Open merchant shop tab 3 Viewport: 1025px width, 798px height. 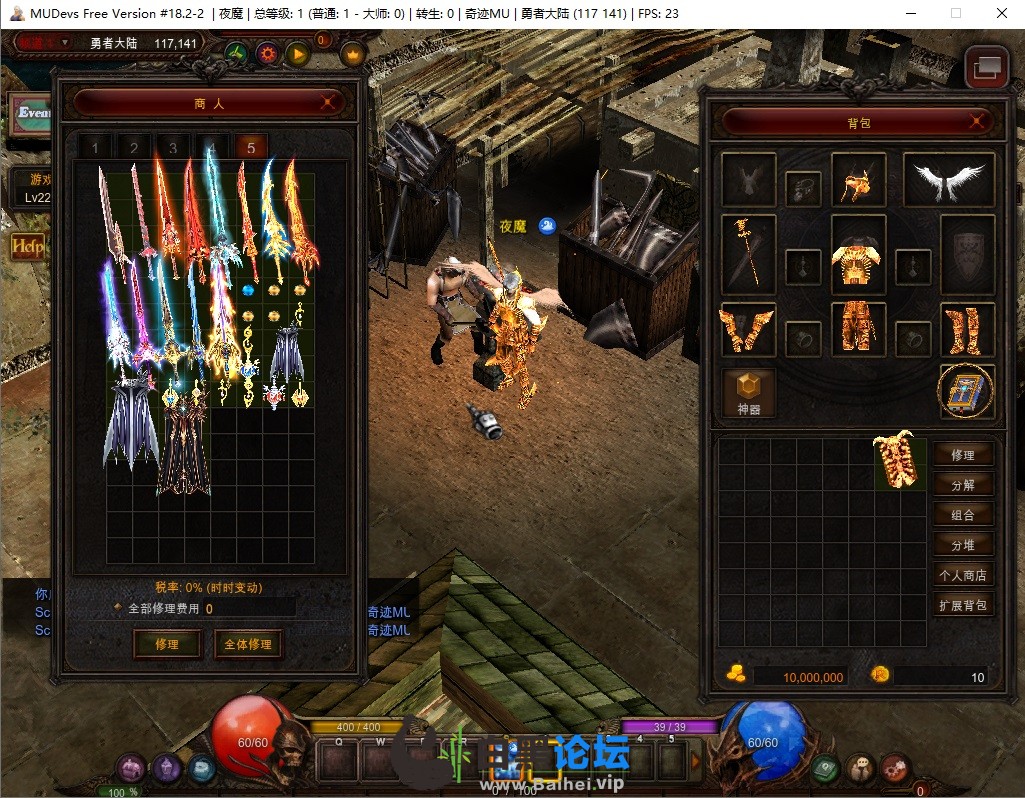[173, 148]
